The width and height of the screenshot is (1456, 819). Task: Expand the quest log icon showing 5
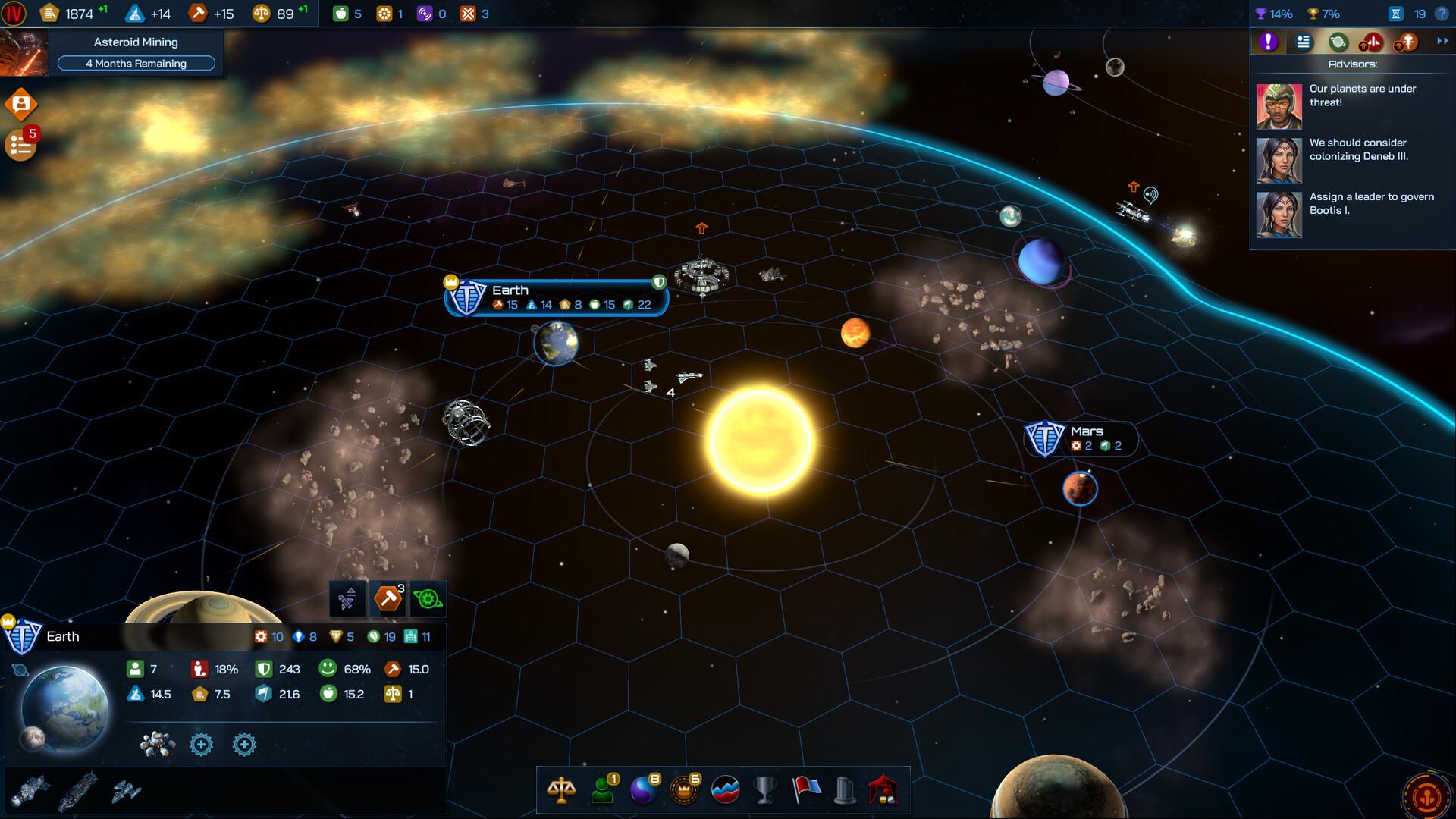tap(20, 144)
